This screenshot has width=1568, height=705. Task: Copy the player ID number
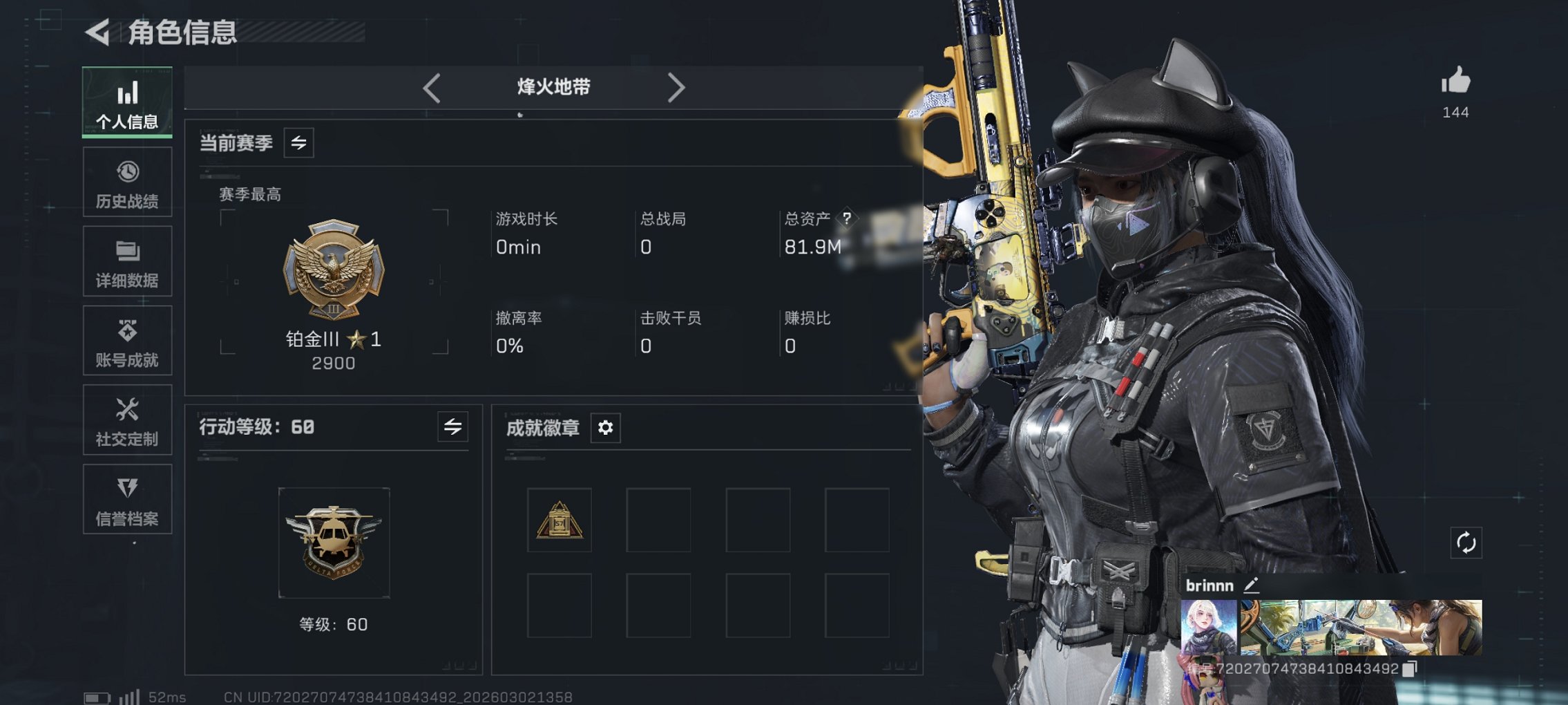pyautogui.click(x=1411, y=668)
